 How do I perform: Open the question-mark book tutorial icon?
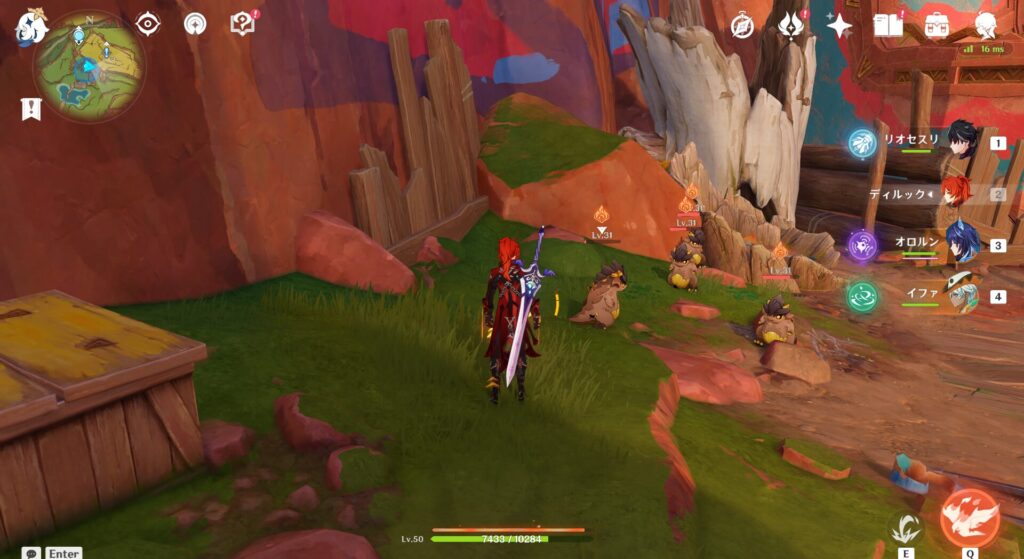pos(242,24)
